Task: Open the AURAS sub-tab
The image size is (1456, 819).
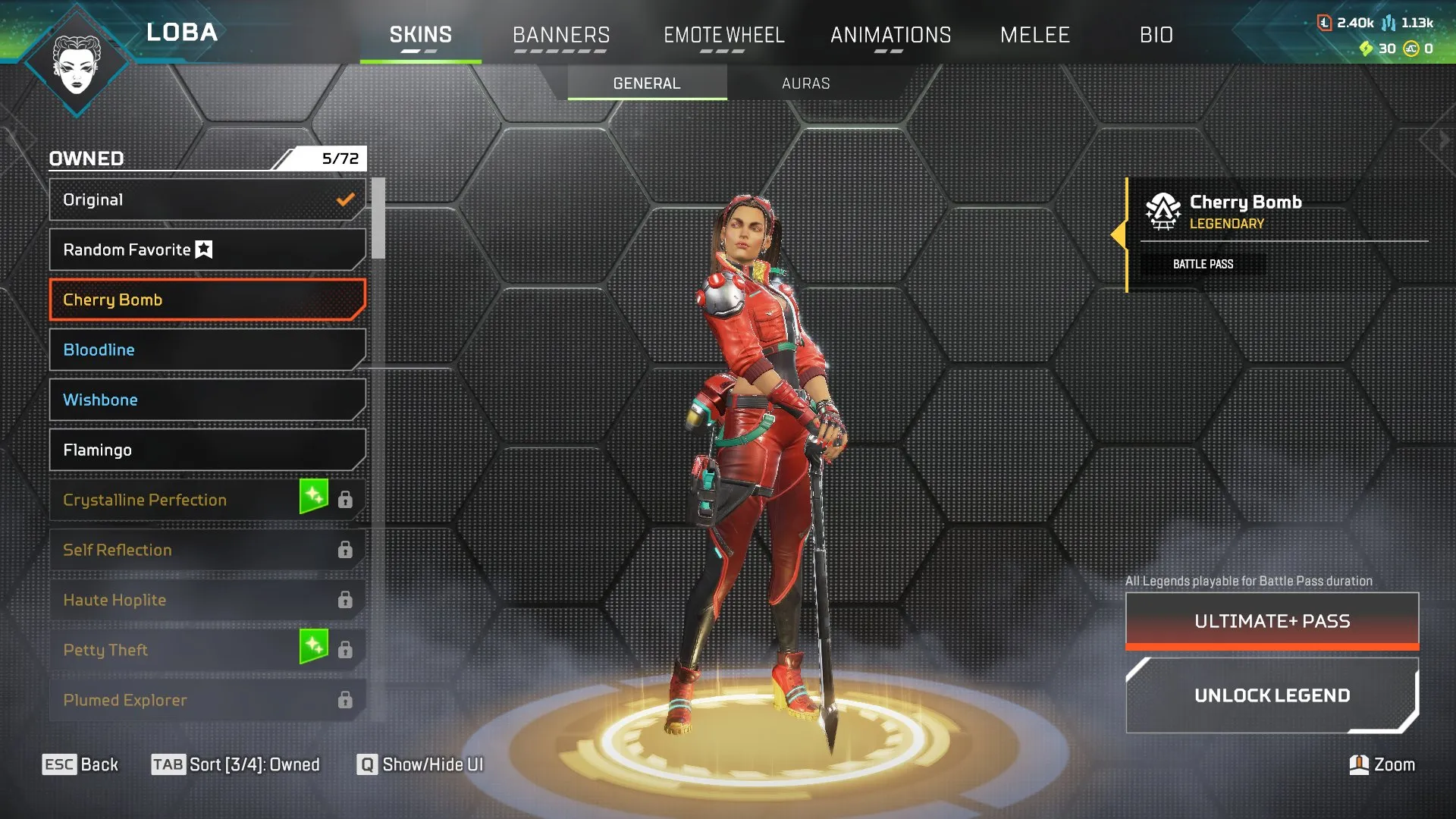Action: tap(805, 83)
